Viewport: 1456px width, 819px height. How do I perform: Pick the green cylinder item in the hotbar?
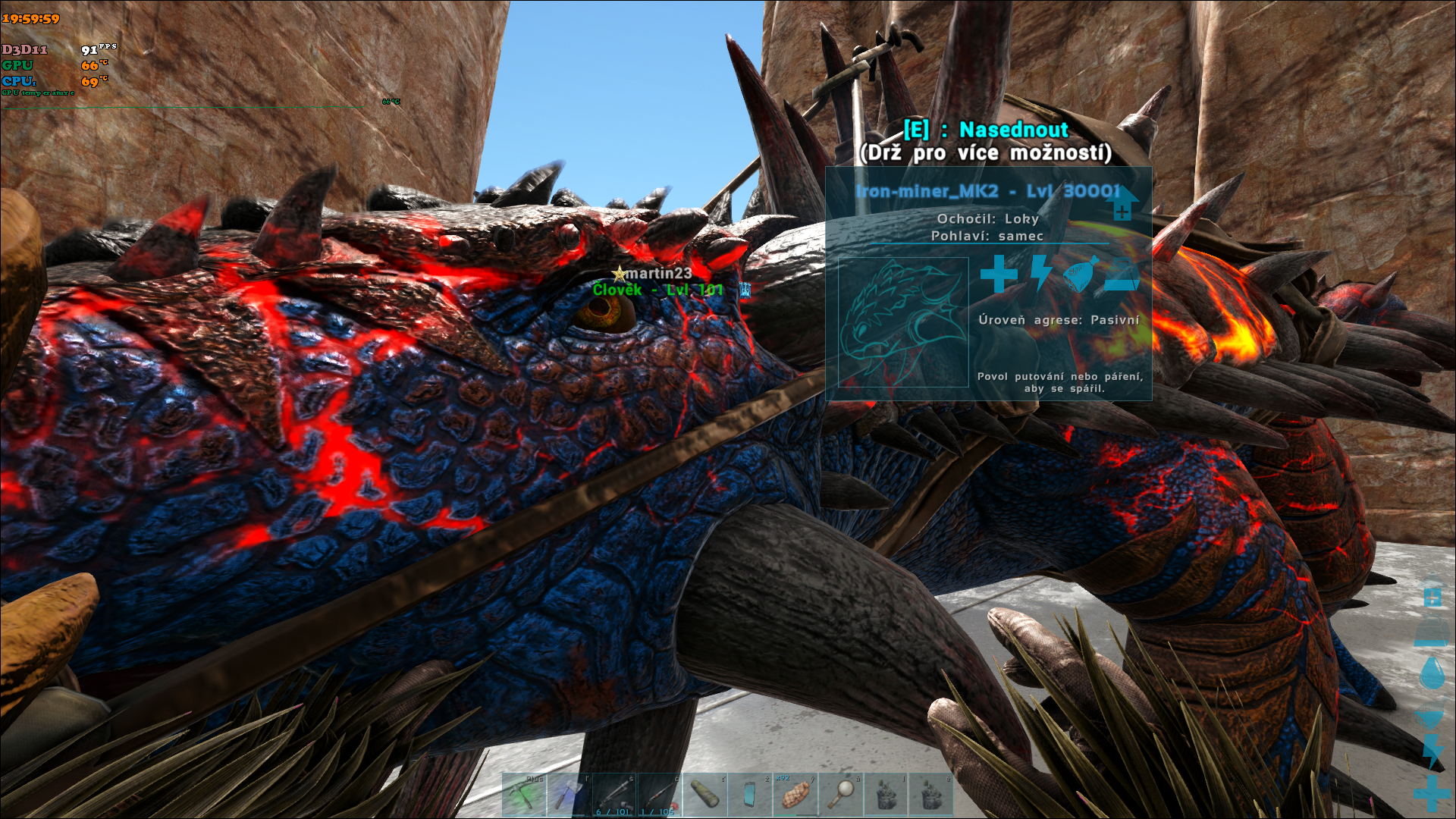tap(704, 795)
